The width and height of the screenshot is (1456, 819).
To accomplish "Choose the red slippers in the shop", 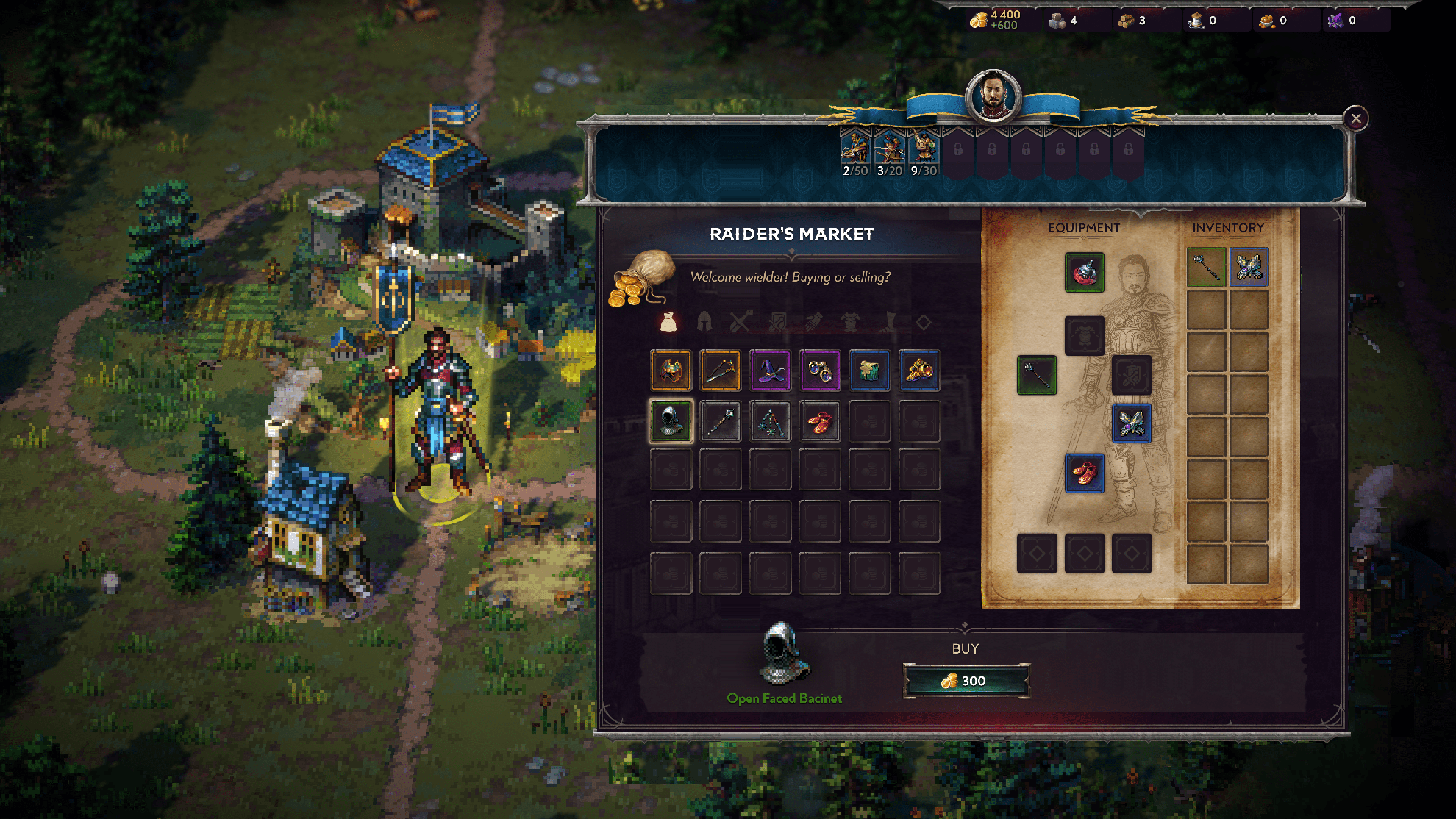I will 819,421.
